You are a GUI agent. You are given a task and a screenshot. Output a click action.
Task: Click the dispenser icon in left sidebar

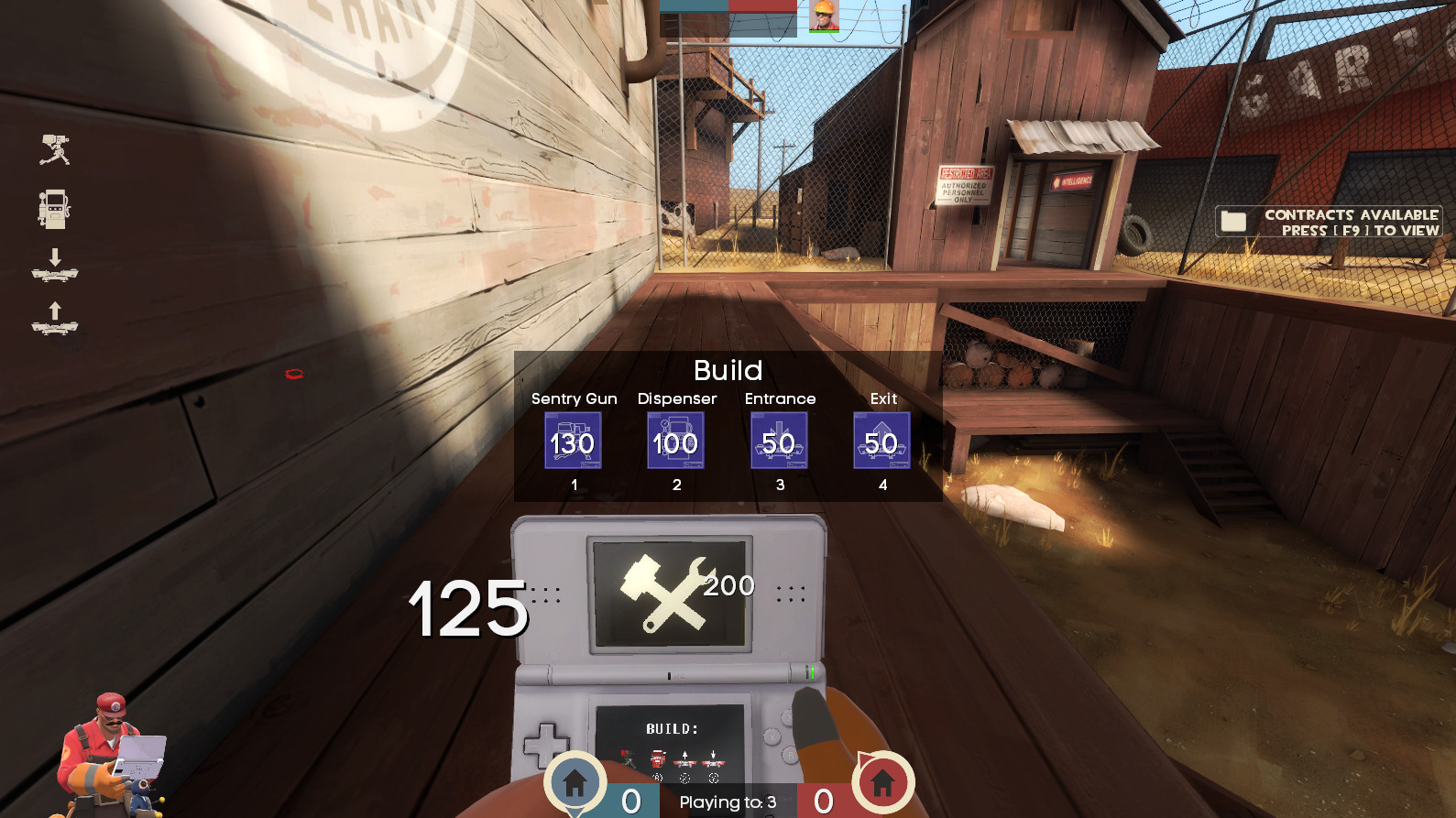pyautogui.click(x=55, y=211)
